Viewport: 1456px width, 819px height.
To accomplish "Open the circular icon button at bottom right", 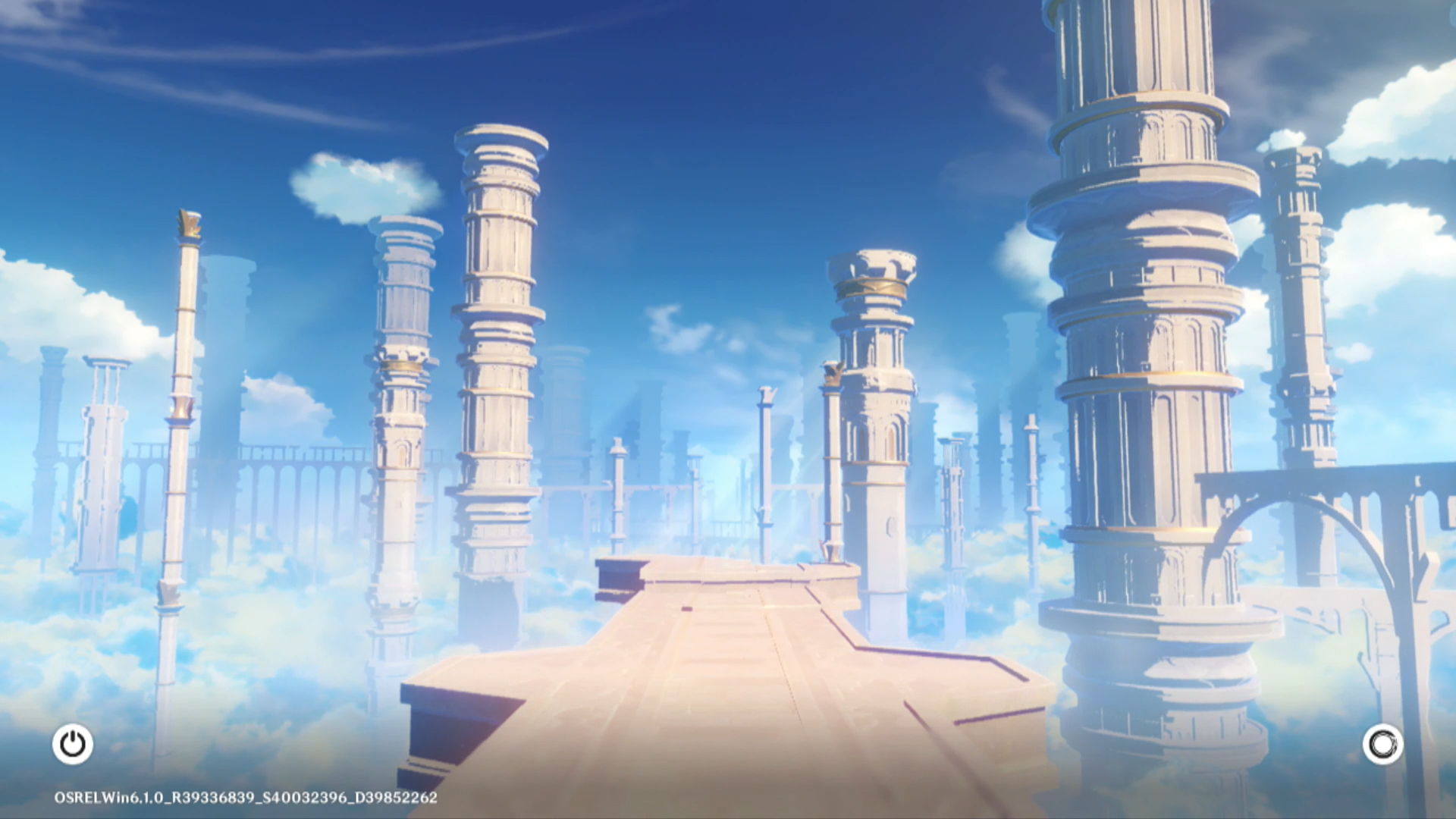I will coord(1382,744).
